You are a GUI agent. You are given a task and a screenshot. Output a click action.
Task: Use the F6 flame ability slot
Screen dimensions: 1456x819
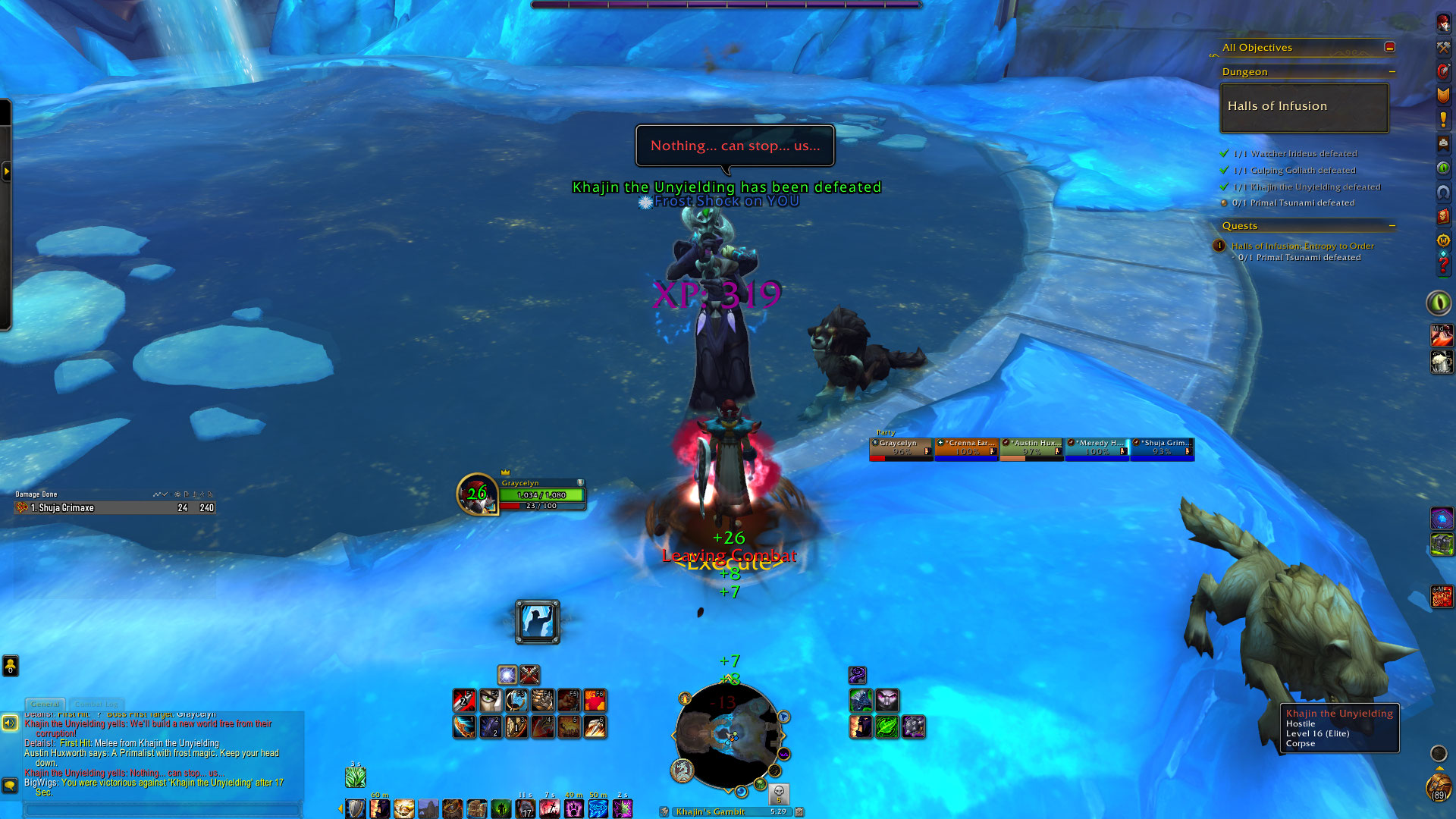[x=594, y=700]
